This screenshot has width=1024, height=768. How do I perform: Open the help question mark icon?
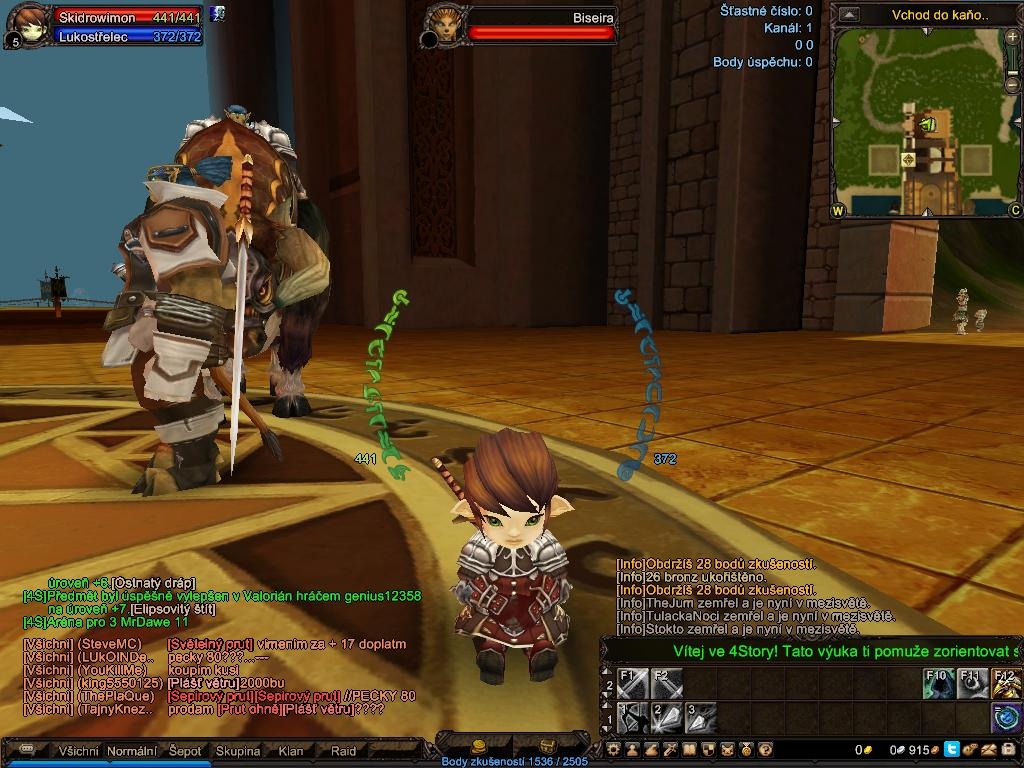(765, 749)
